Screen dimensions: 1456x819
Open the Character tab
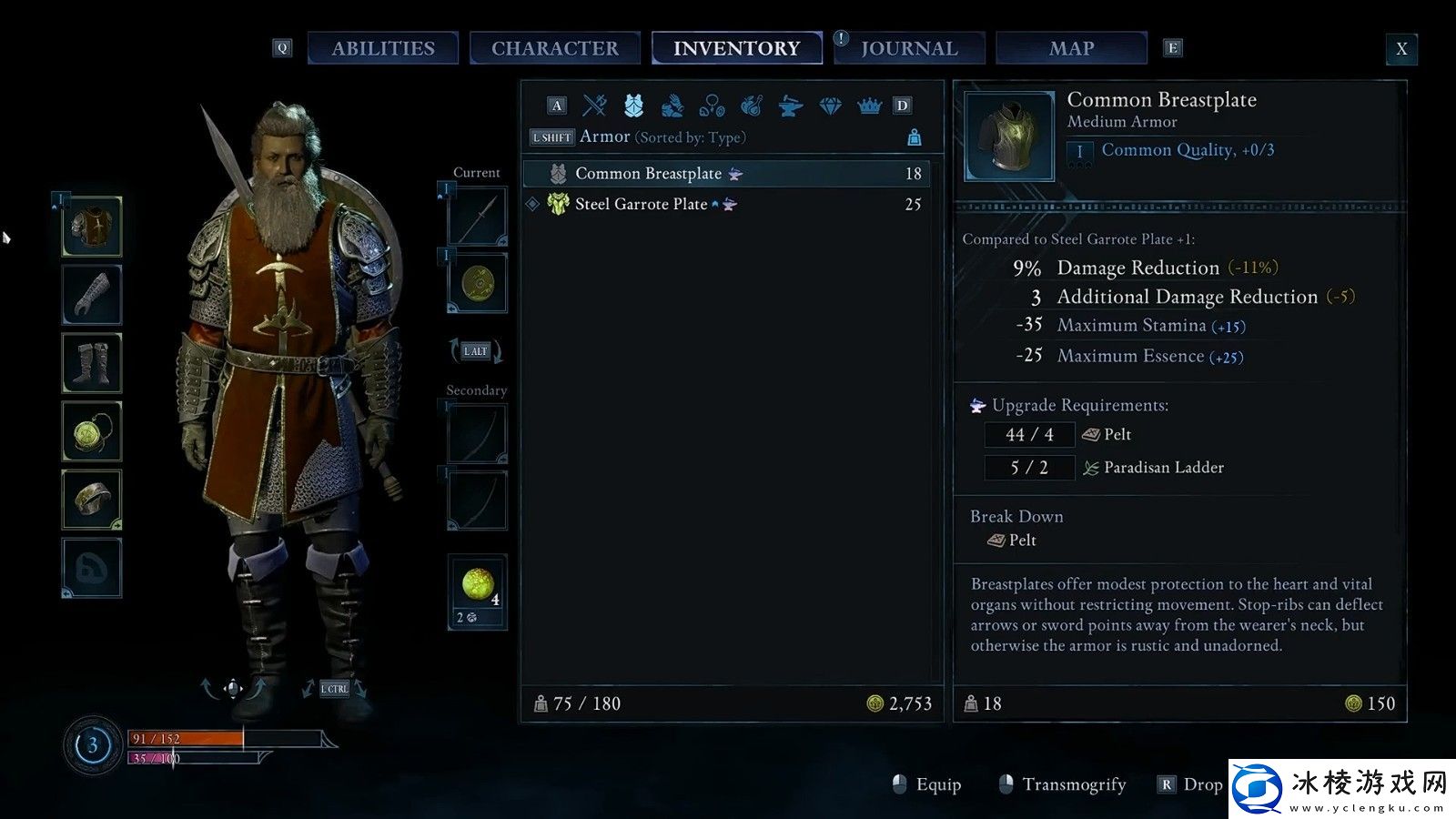554,48
